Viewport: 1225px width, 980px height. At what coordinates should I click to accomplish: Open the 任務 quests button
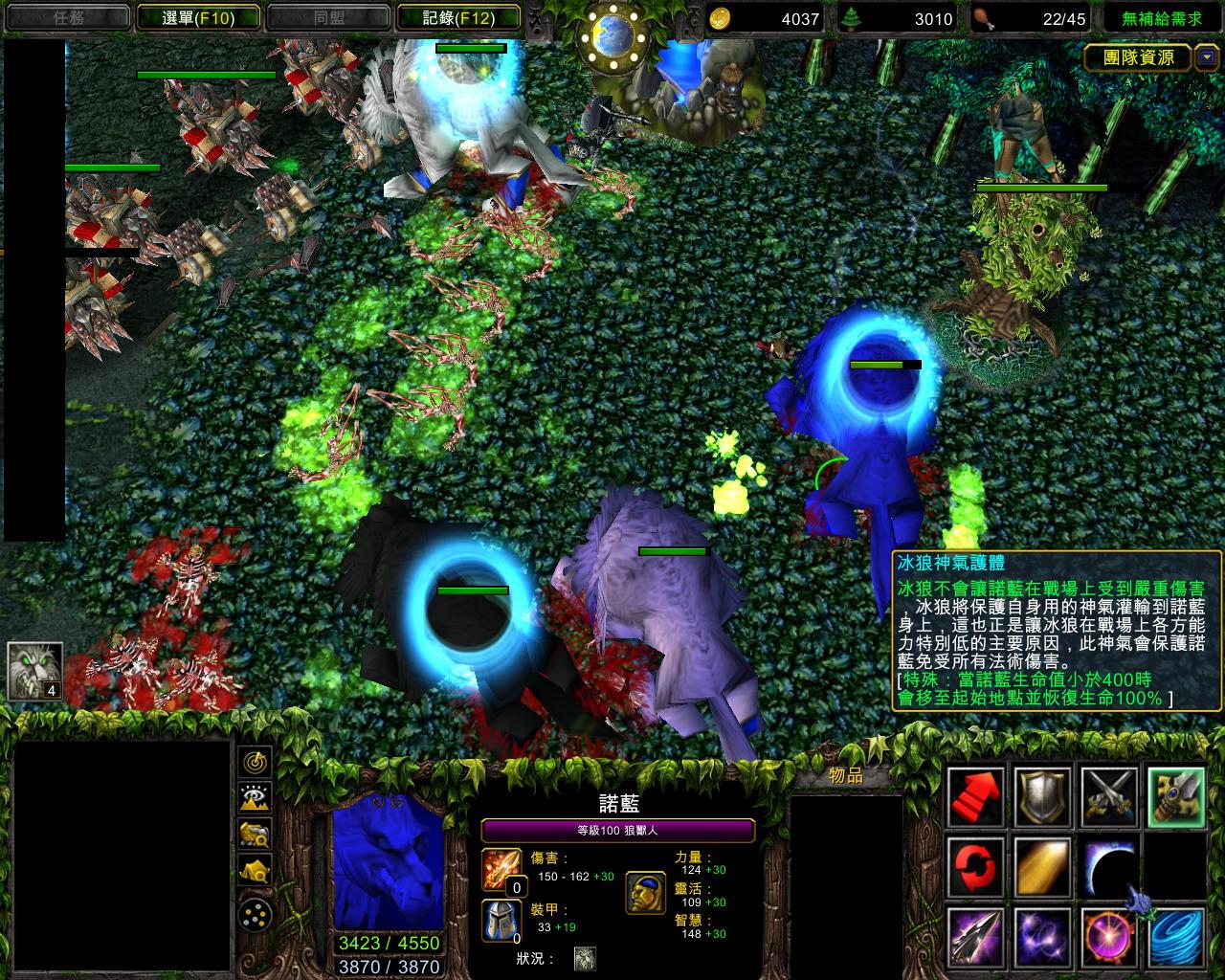coord(67,17)
